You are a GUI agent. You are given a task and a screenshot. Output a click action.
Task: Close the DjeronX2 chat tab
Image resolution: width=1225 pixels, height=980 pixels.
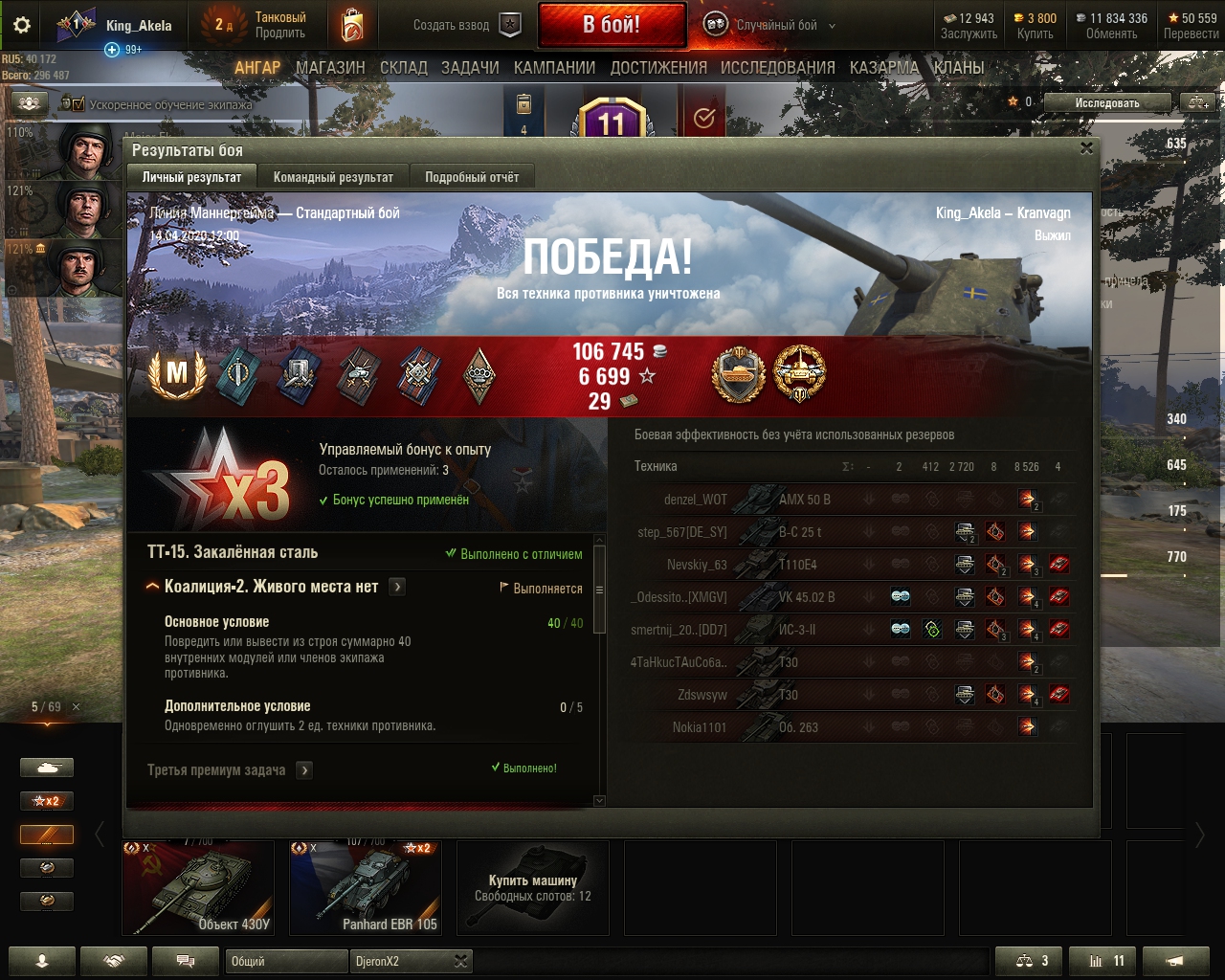point(460,961)
